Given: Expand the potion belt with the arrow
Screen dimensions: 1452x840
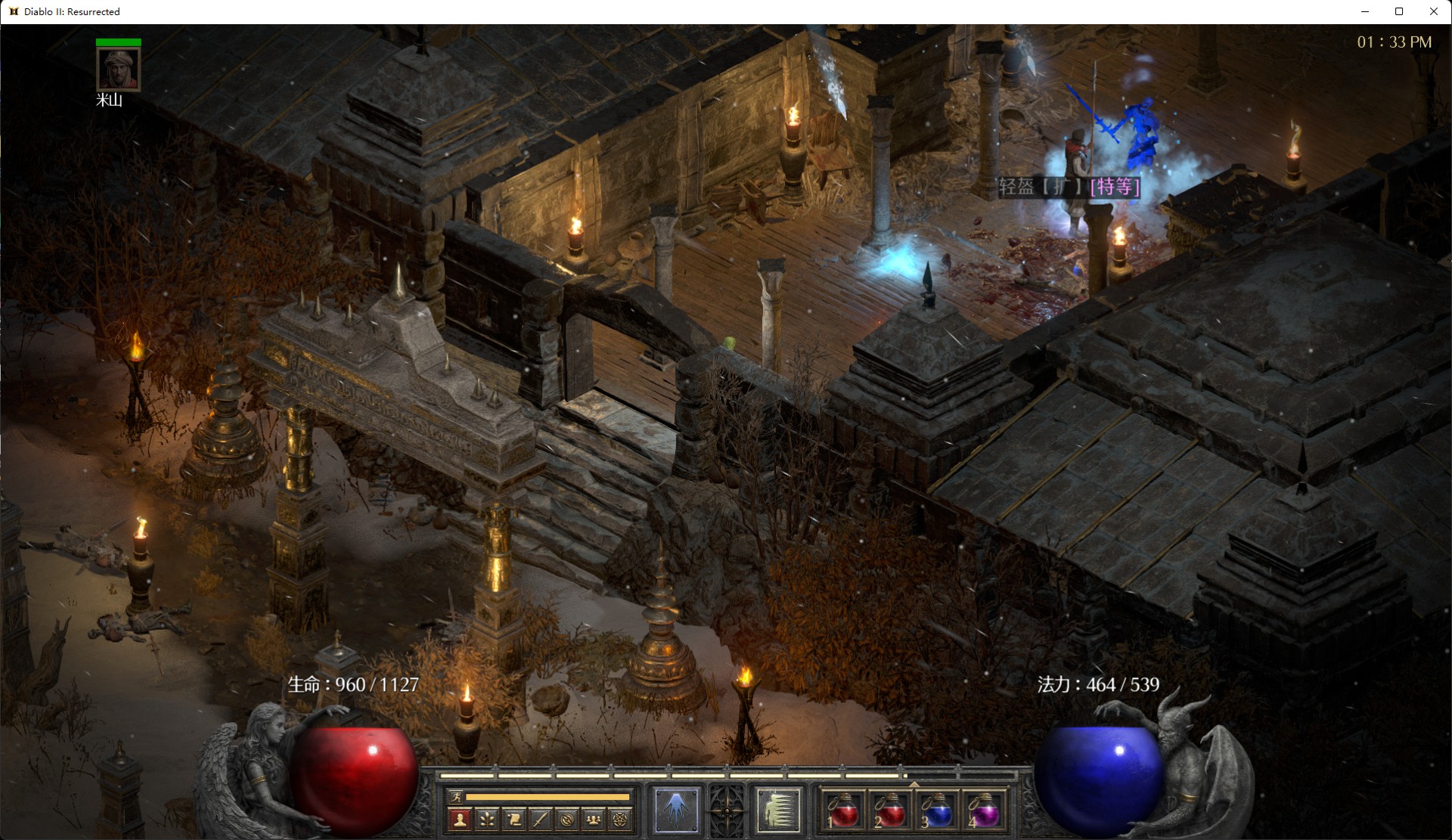Looking at the screenshot, I should click(x=914, y=785).
